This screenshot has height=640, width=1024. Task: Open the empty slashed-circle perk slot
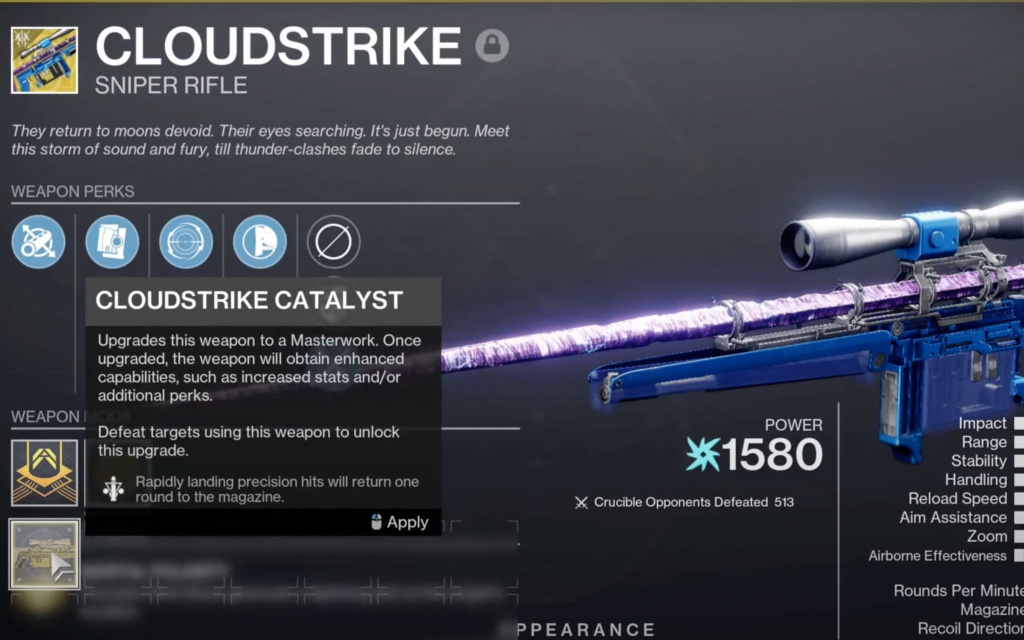pyautogui.click(x=334, y=242)
